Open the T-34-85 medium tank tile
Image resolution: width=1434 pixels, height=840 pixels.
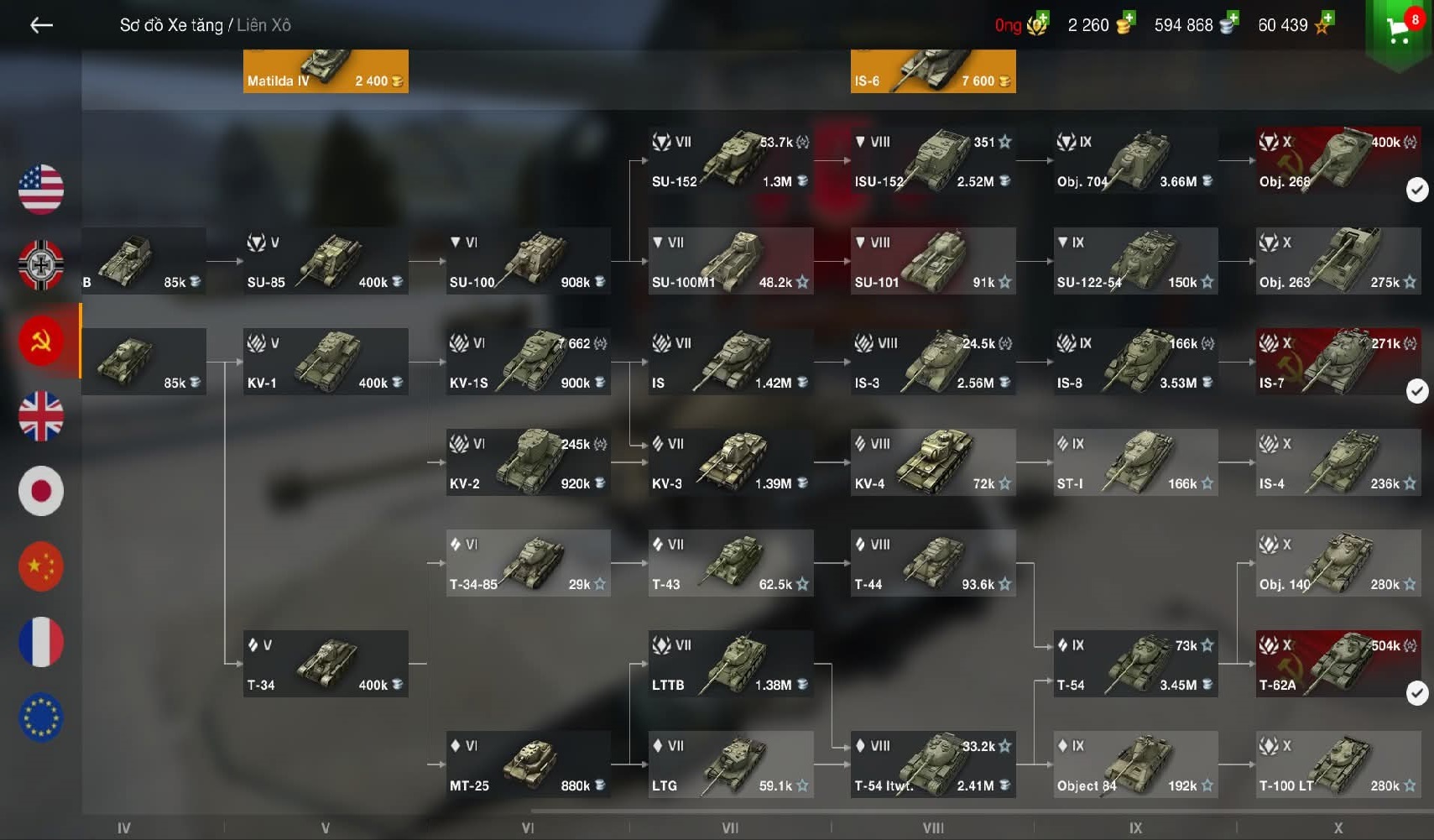(528, 563)
